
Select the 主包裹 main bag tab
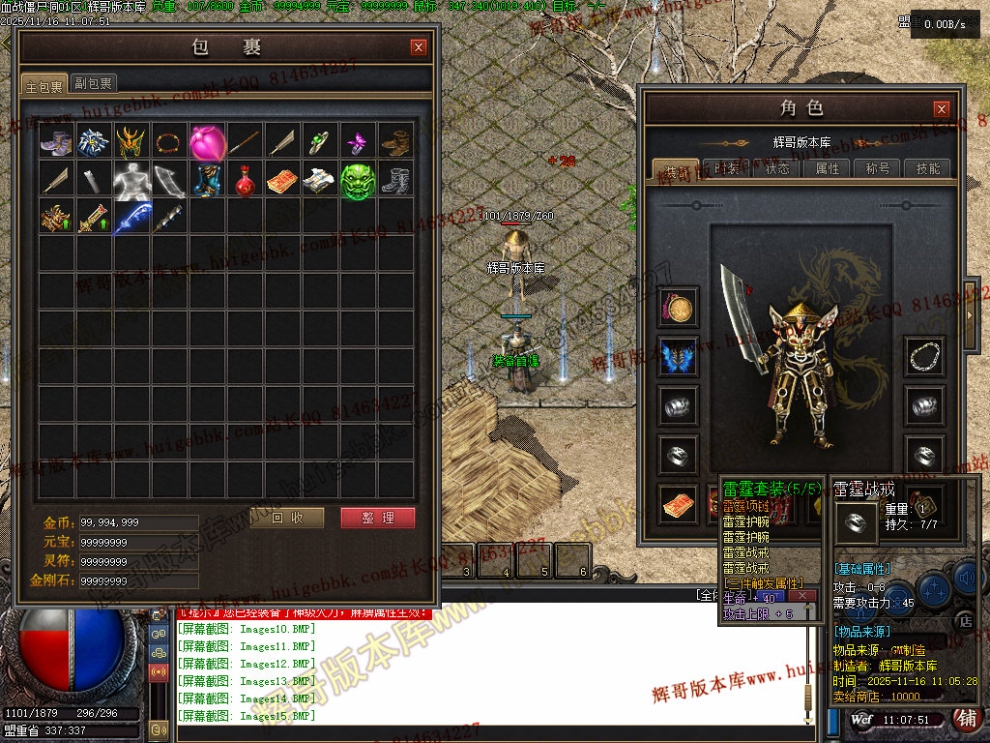click(45, 85)
